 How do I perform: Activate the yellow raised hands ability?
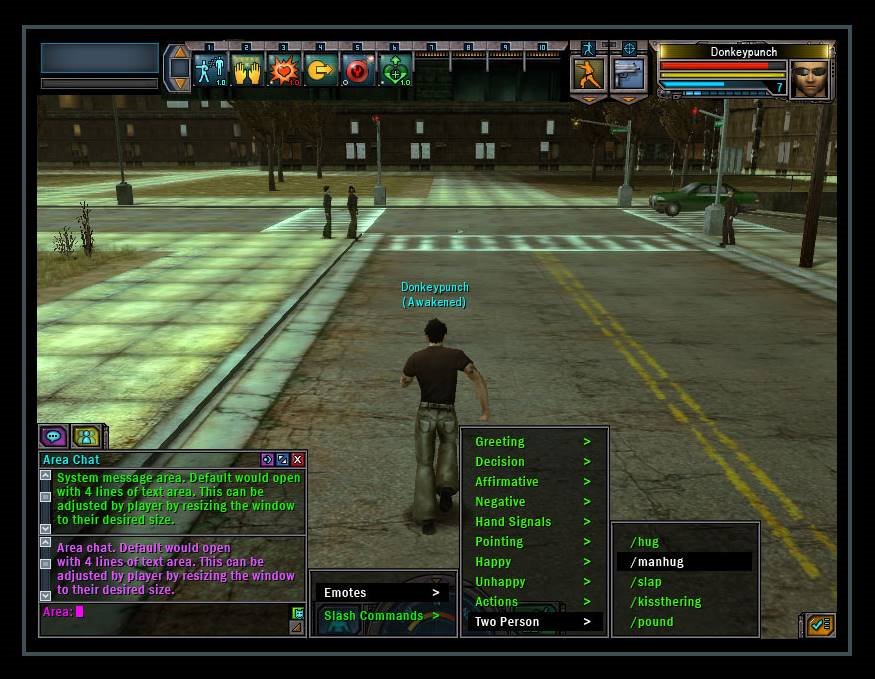coord(247,70)
